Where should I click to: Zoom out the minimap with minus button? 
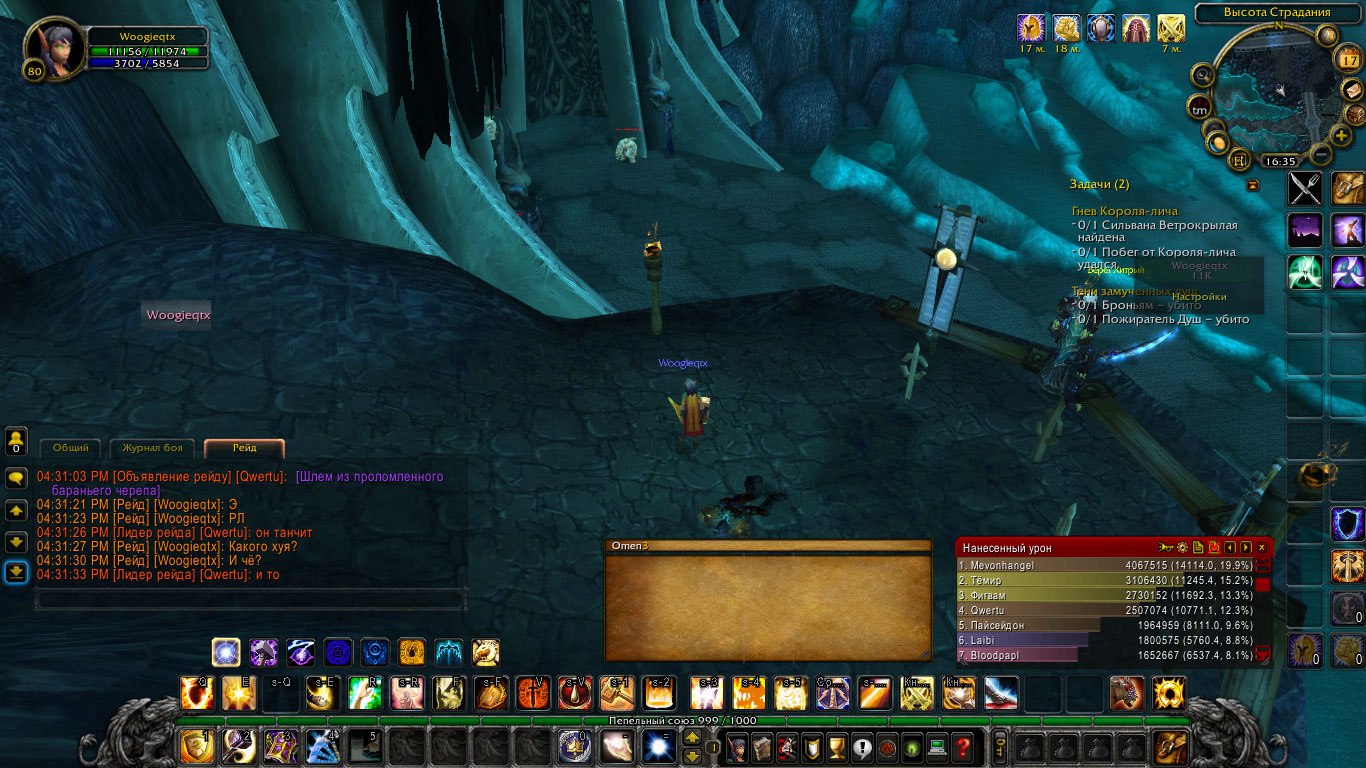click(x=1321, y=155)
